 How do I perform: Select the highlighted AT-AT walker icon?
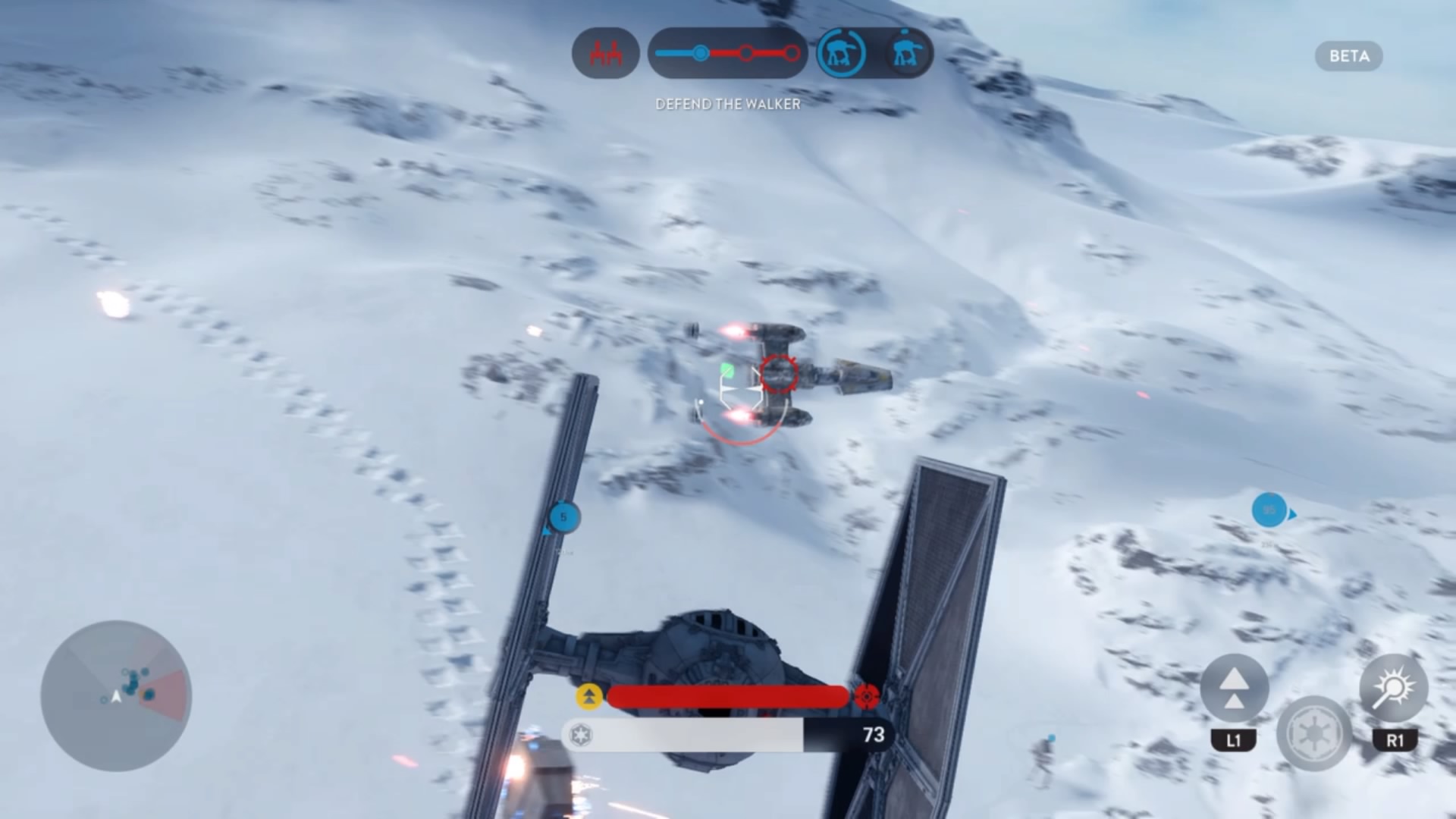coord(843,53)
